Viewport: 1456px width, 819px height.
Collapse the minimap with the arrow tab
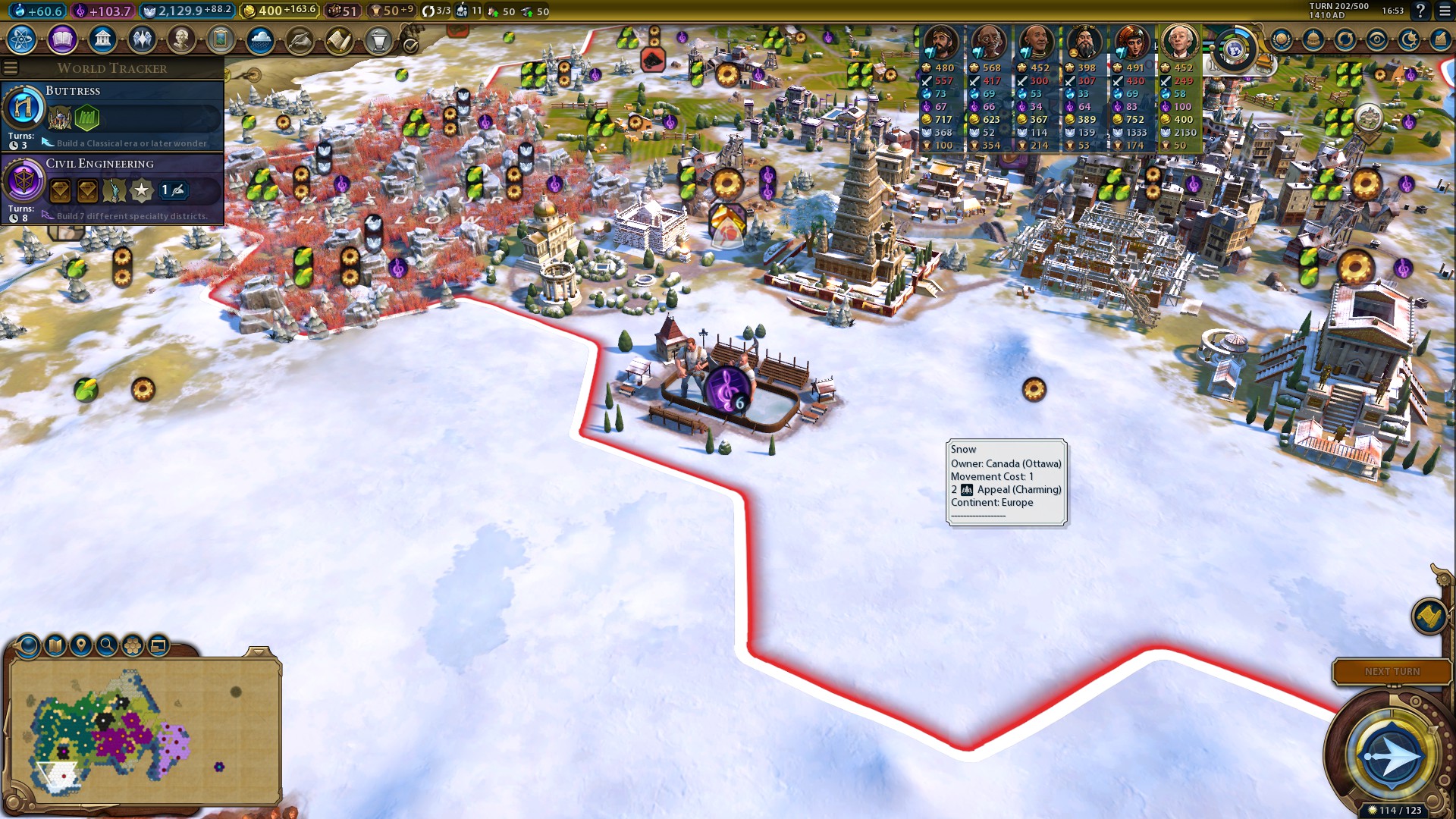pos(258,651)
